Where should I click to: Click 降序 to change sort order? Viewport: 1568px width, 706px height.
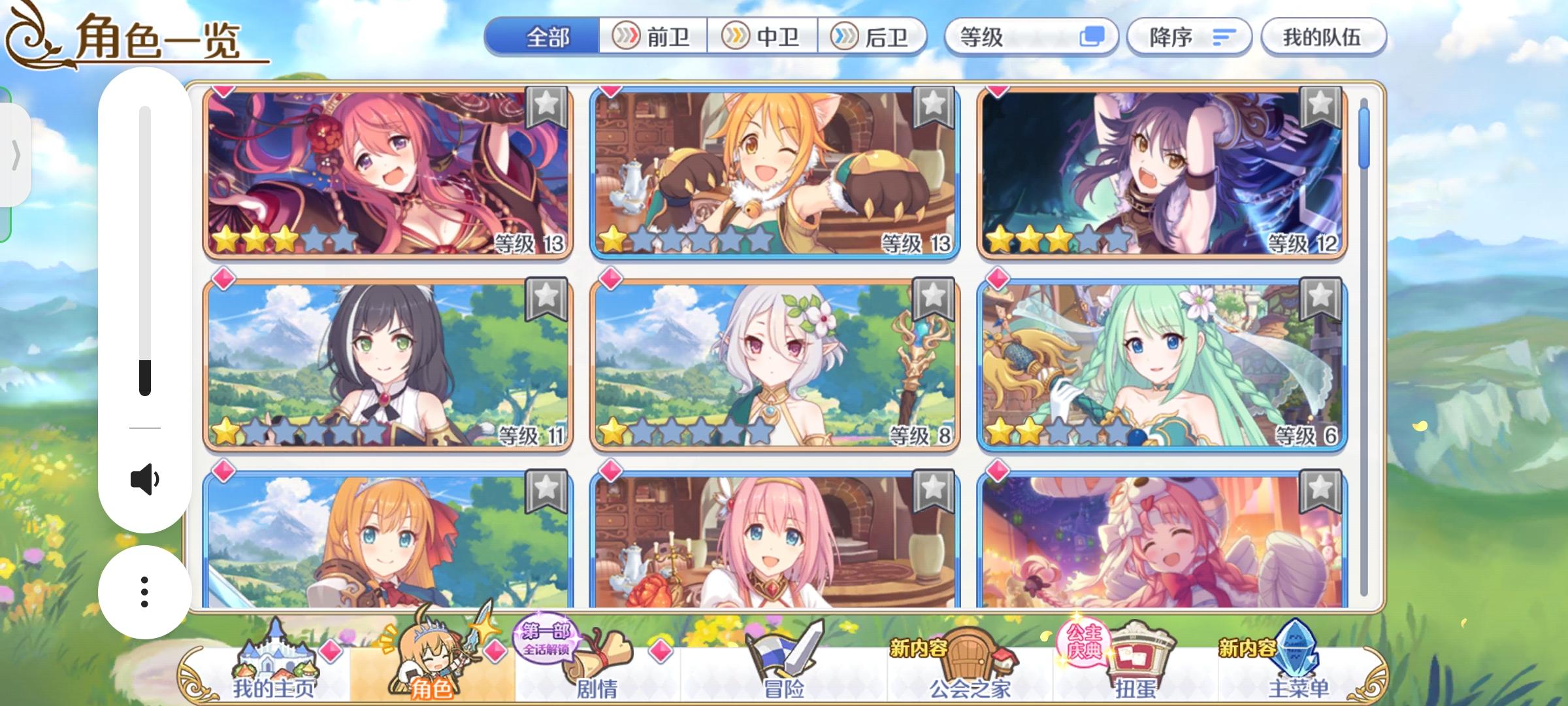tap(1189, 37)
